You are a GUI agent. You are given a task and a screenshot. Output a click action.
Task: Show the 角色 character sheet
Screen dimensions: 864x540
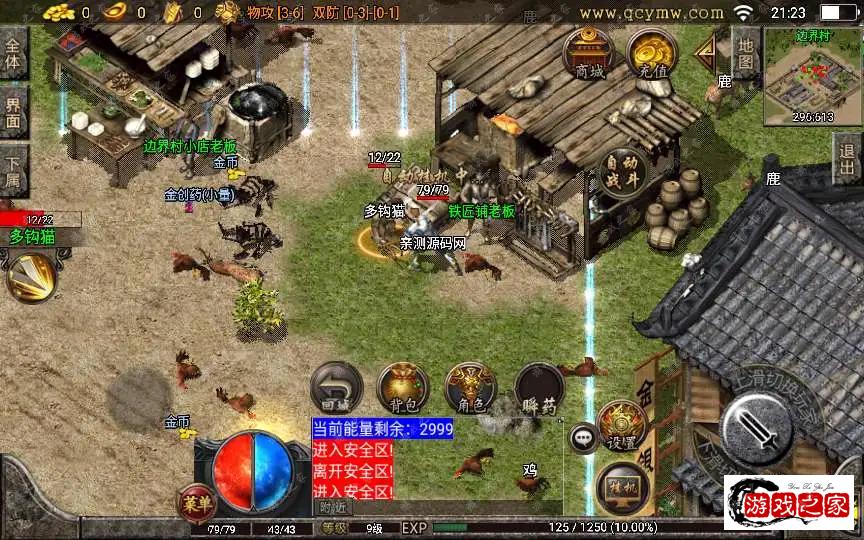click(470, 388)
